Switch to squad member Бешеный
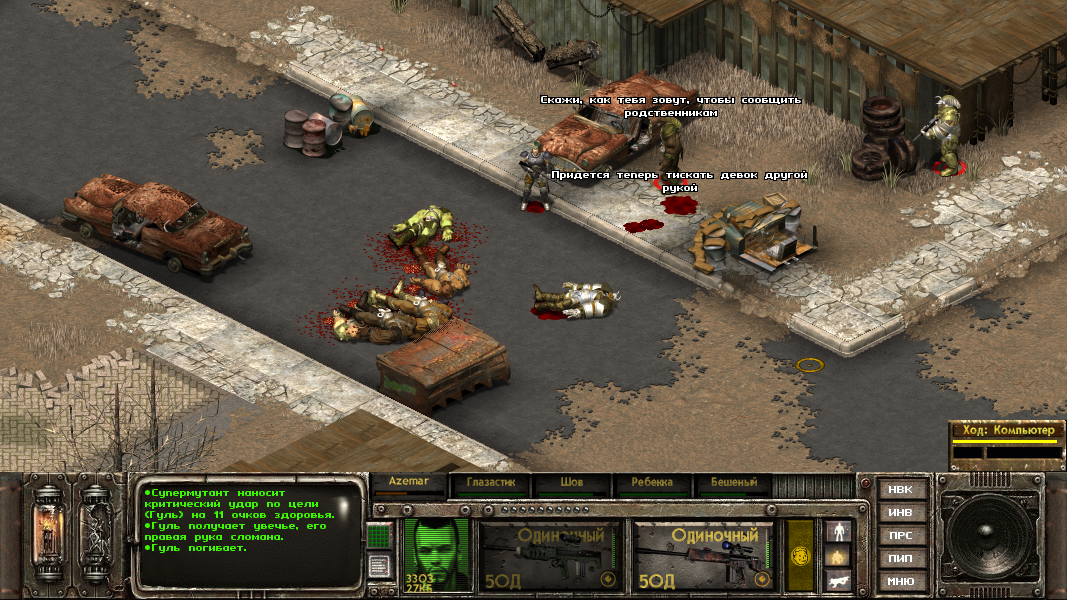This screenshot has width=1067, height=600. (x=734, y=483)
